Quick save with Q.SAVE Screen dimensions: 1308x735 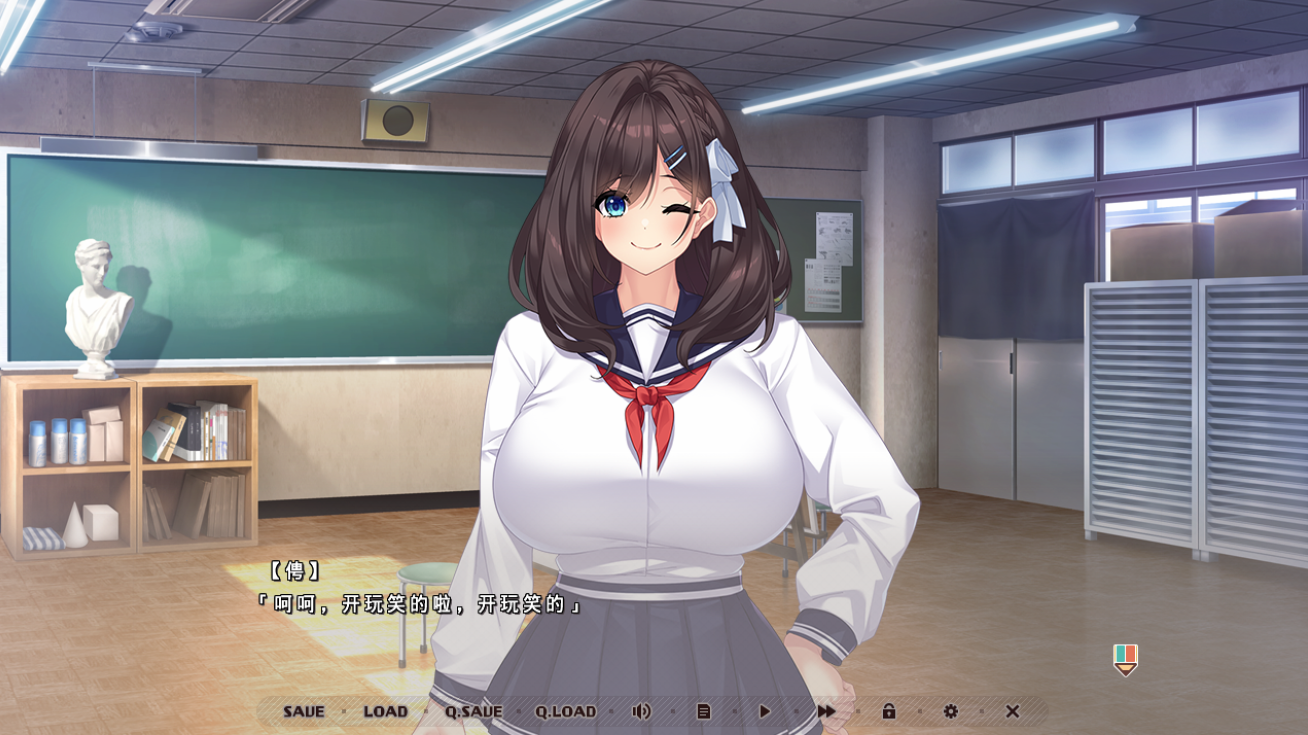pos(473,712)
